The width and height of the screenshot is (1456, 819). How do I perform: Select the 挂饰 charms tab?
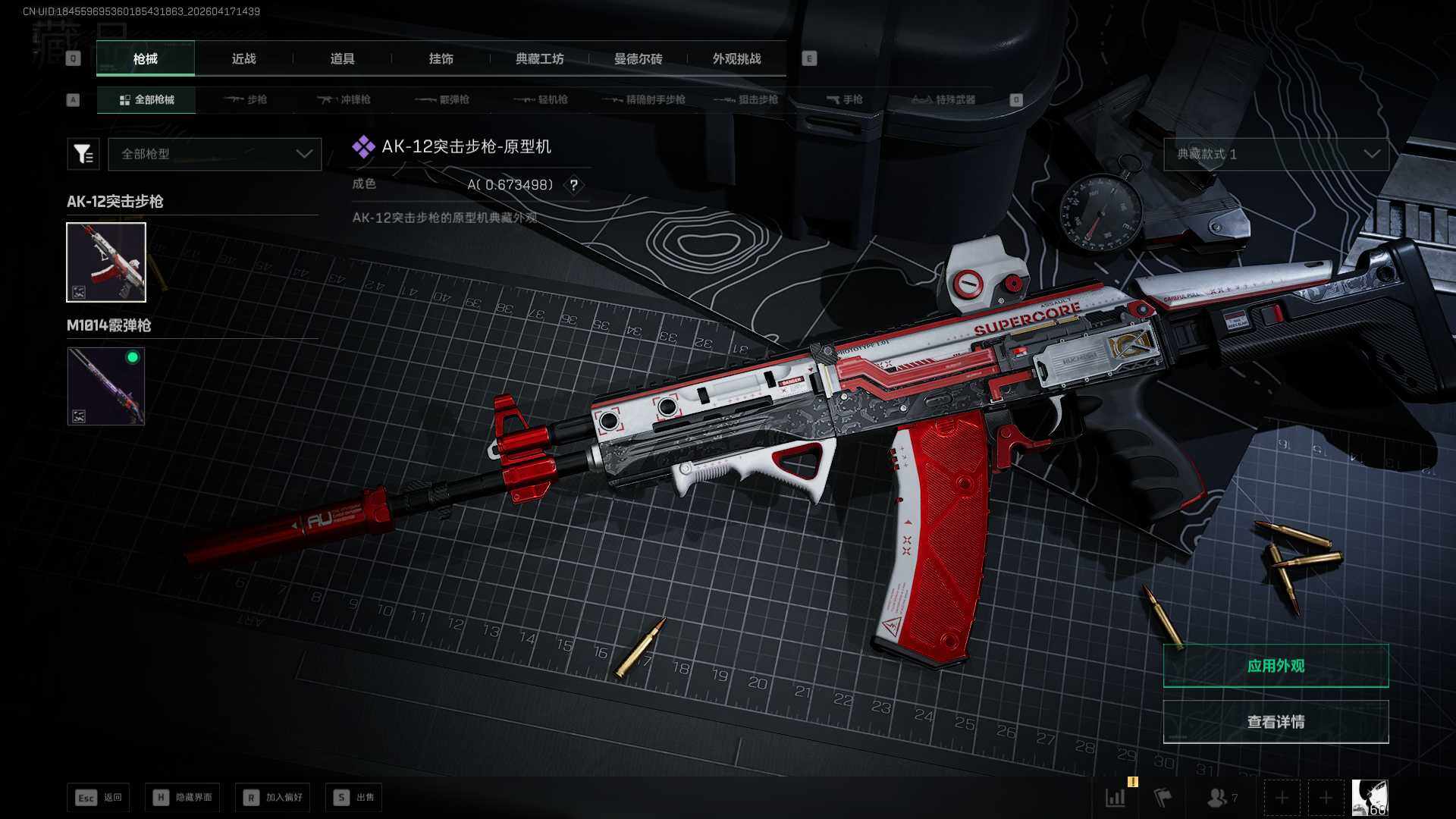click(x=441, y=58)
